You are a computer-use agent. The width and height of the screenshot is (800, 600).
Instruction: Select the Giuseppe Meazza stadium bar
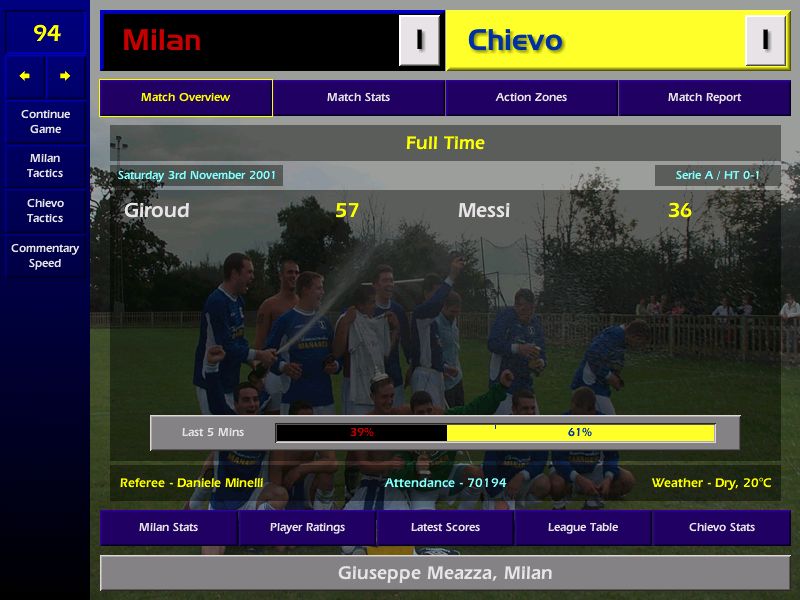(445, 573)
